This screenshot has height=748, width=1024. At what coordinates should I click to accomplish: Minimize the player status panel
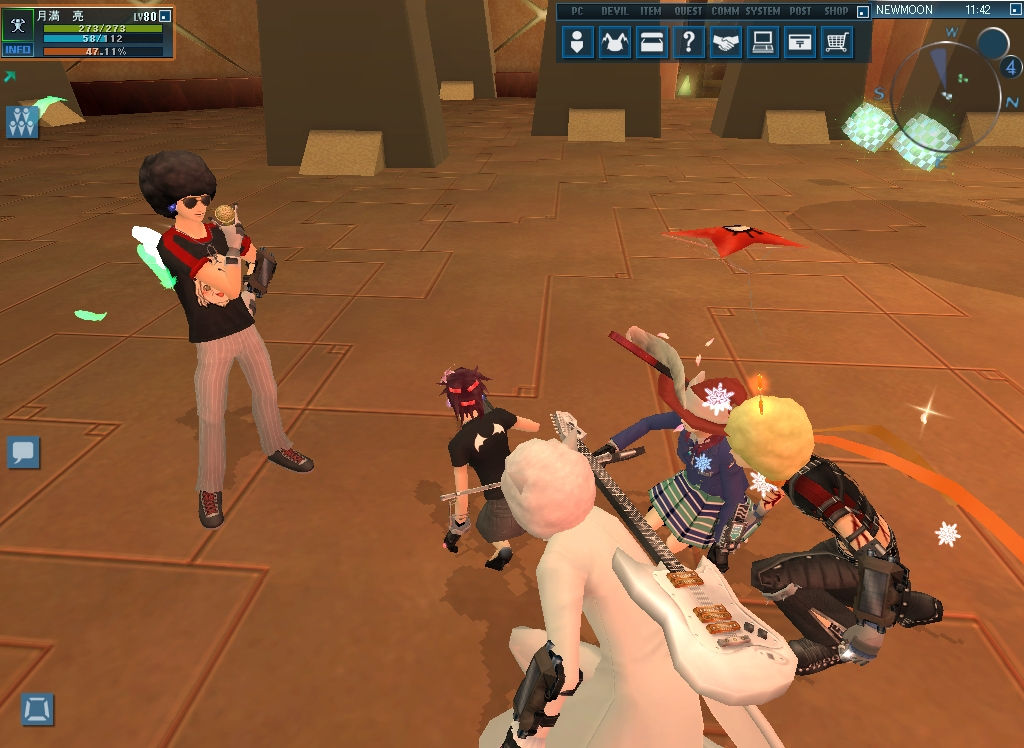(166, 16)
